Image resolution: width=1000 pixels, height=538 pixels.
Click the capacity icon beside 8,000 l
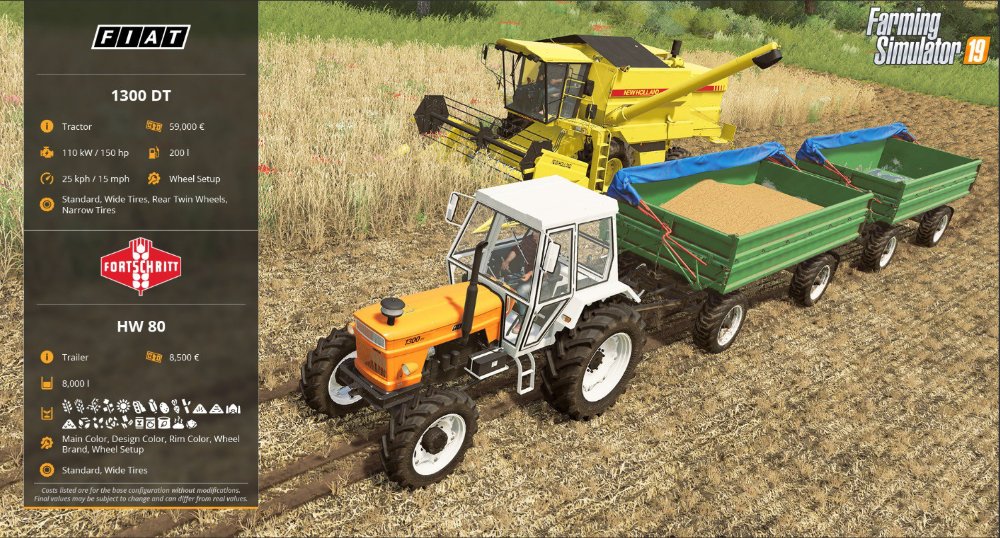click(x=46, y=383)
